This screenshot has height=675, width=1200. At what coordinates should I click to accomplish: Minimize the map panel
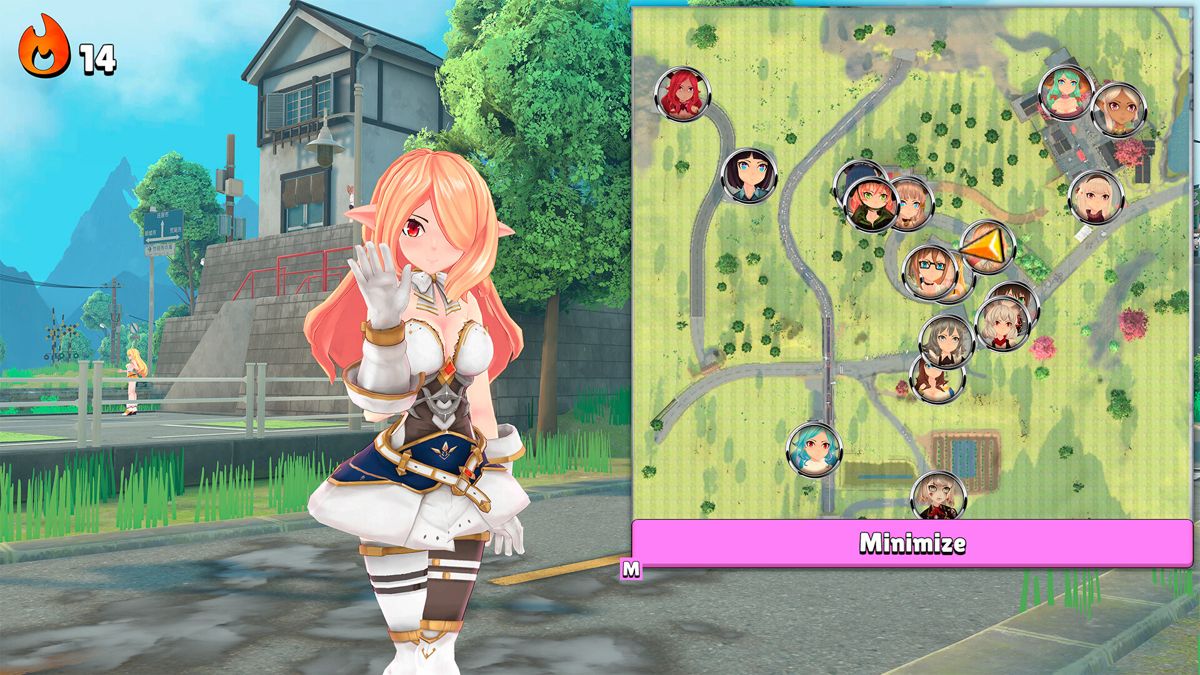912,543
